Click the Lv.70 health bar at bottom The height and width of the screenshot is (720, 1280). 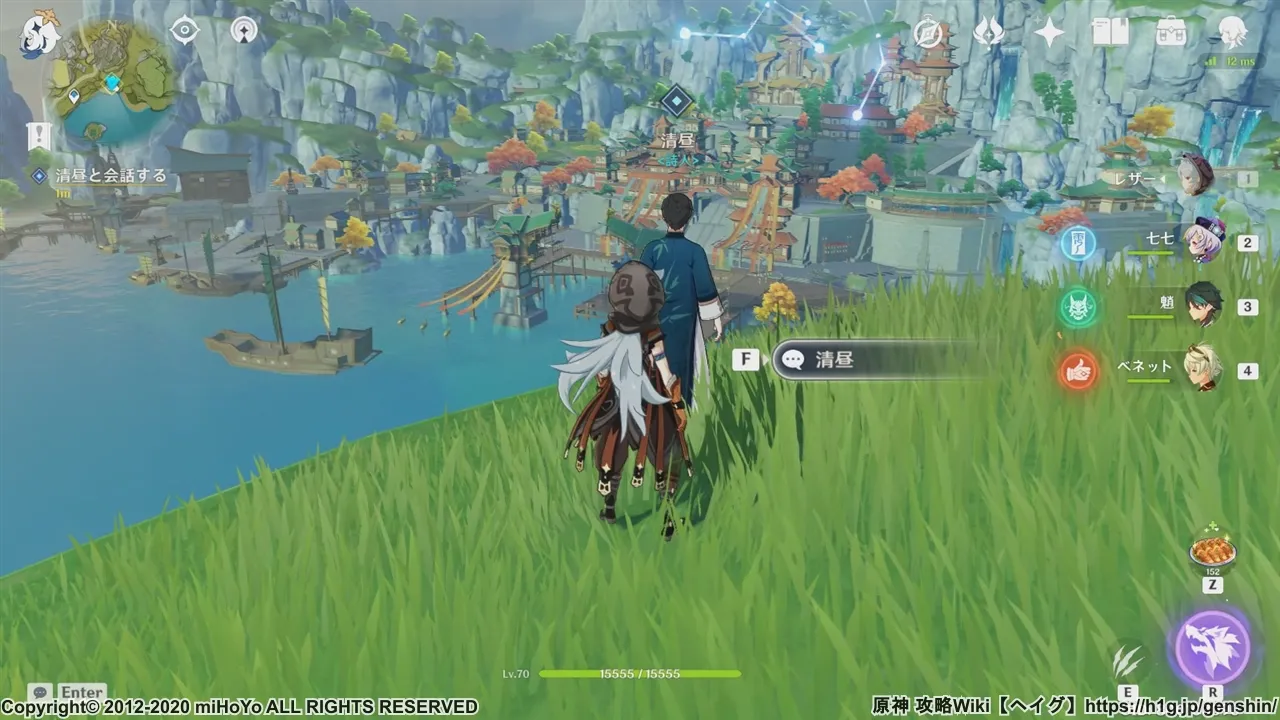tap(600, 673)
